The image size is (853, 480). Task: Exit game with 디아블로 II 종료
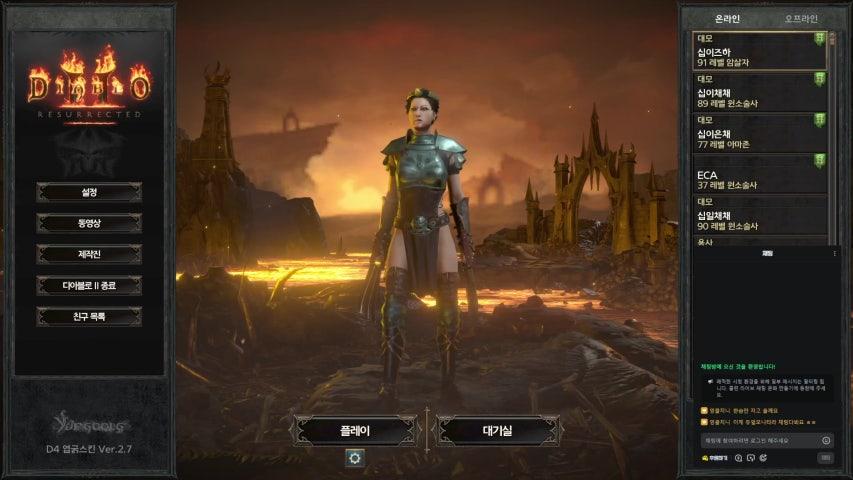pos(89,285)
